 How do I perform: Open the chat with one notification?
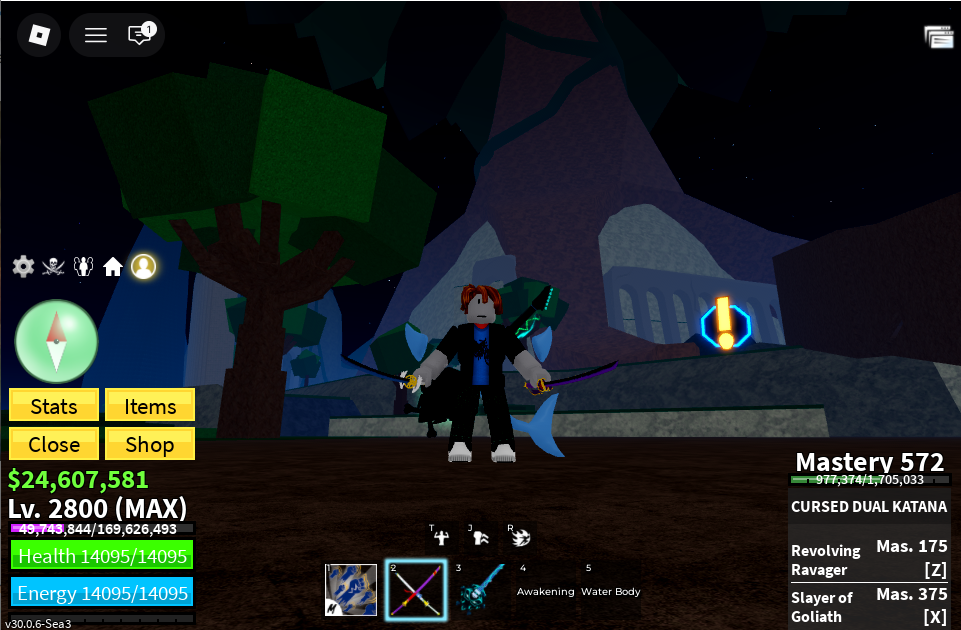coord(140,35)
